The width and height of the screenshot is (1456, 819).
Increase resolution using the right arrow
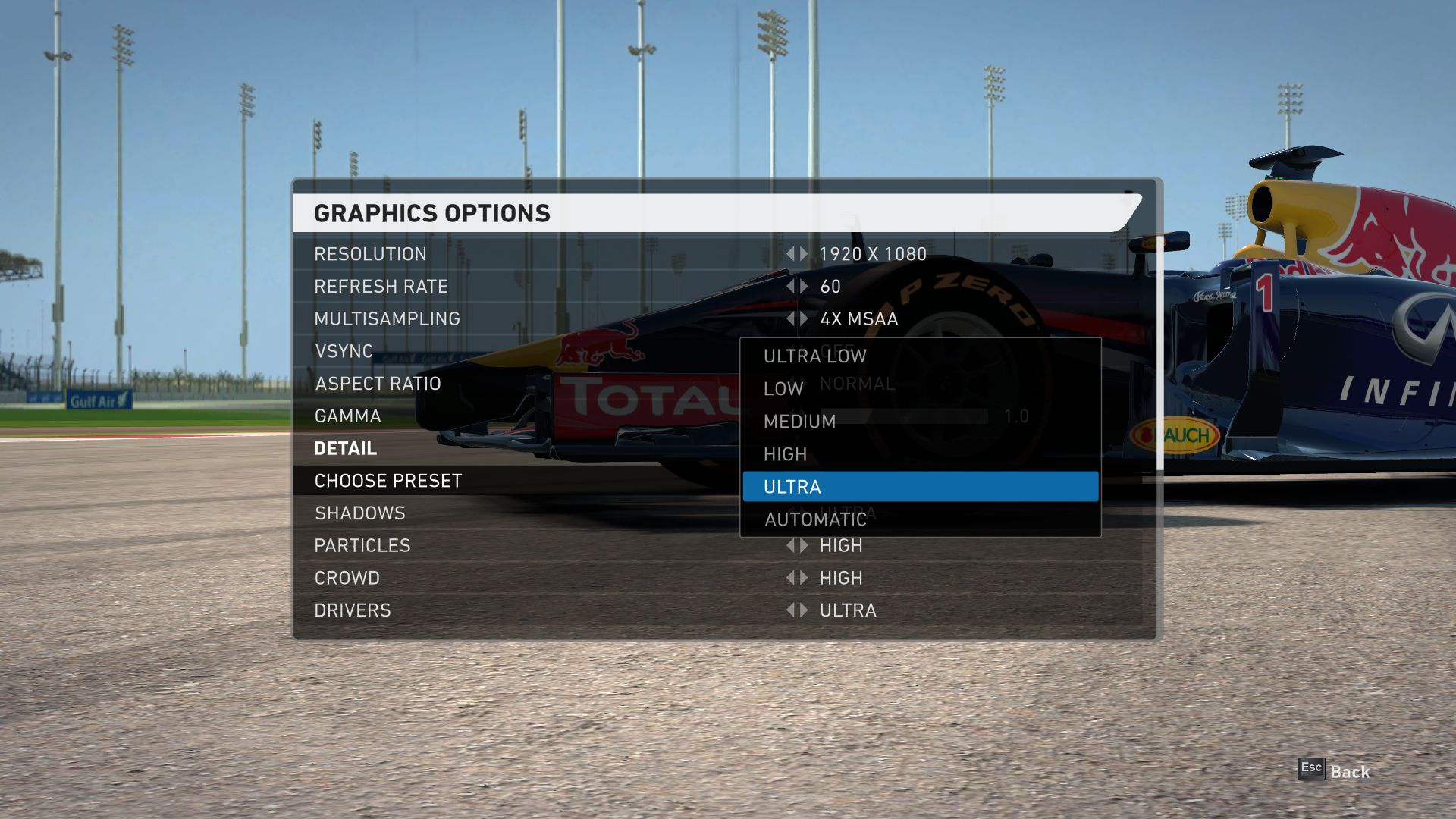pos(805,254)
